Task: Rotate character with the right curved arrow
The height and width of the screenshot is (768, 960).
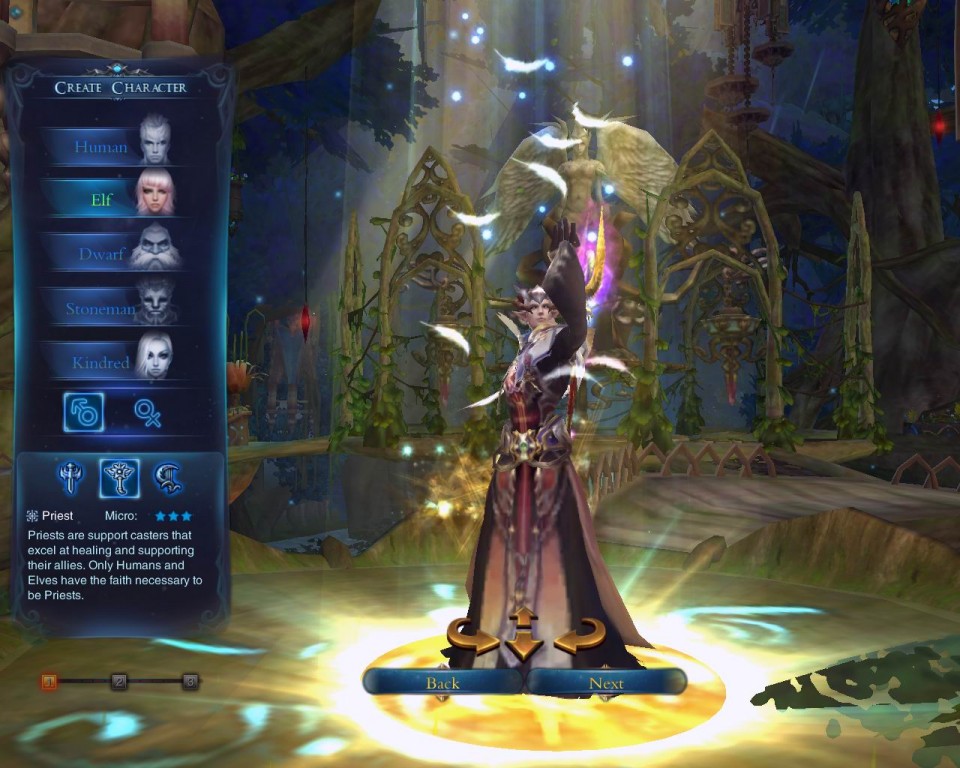Action: 579,636
